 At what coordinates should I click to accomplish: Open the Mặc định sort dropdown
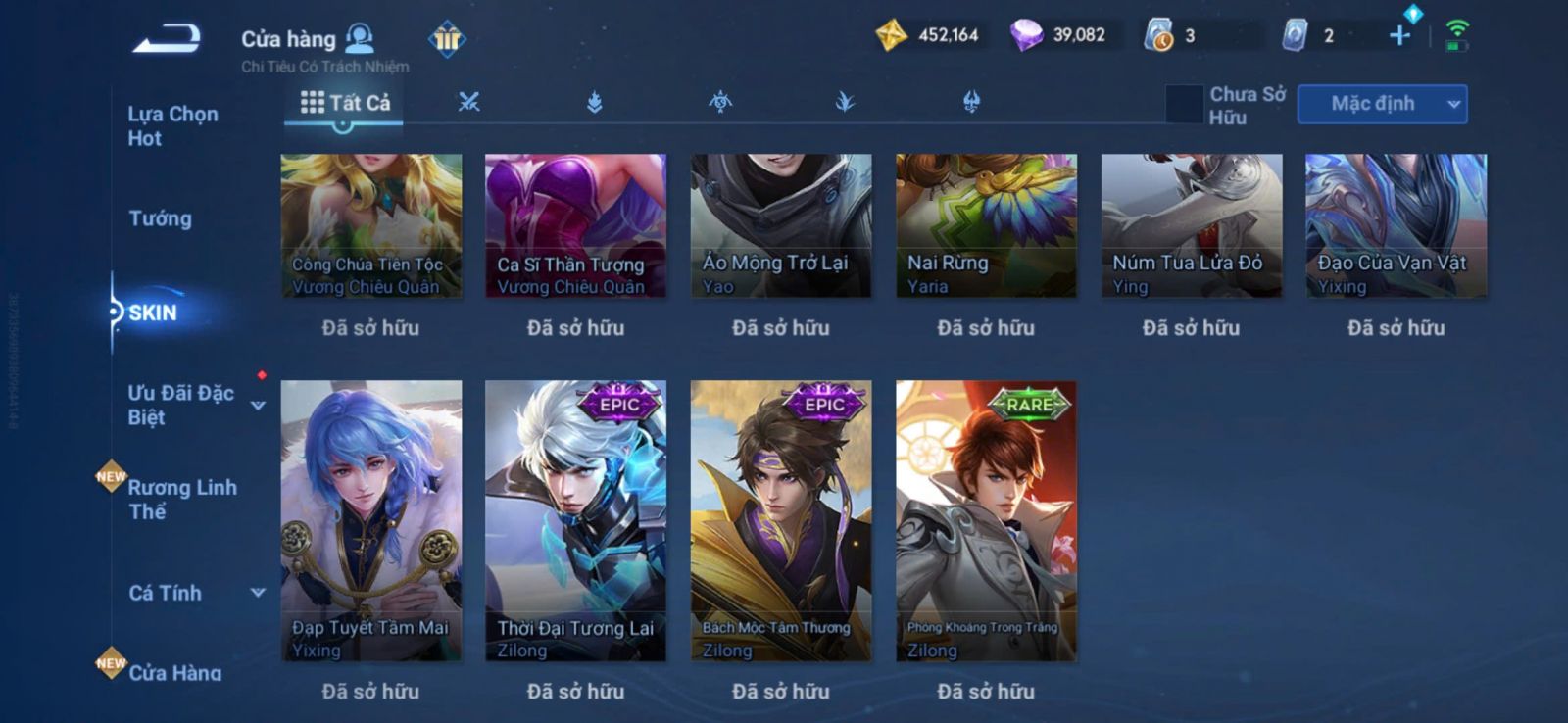(1382, 104)
